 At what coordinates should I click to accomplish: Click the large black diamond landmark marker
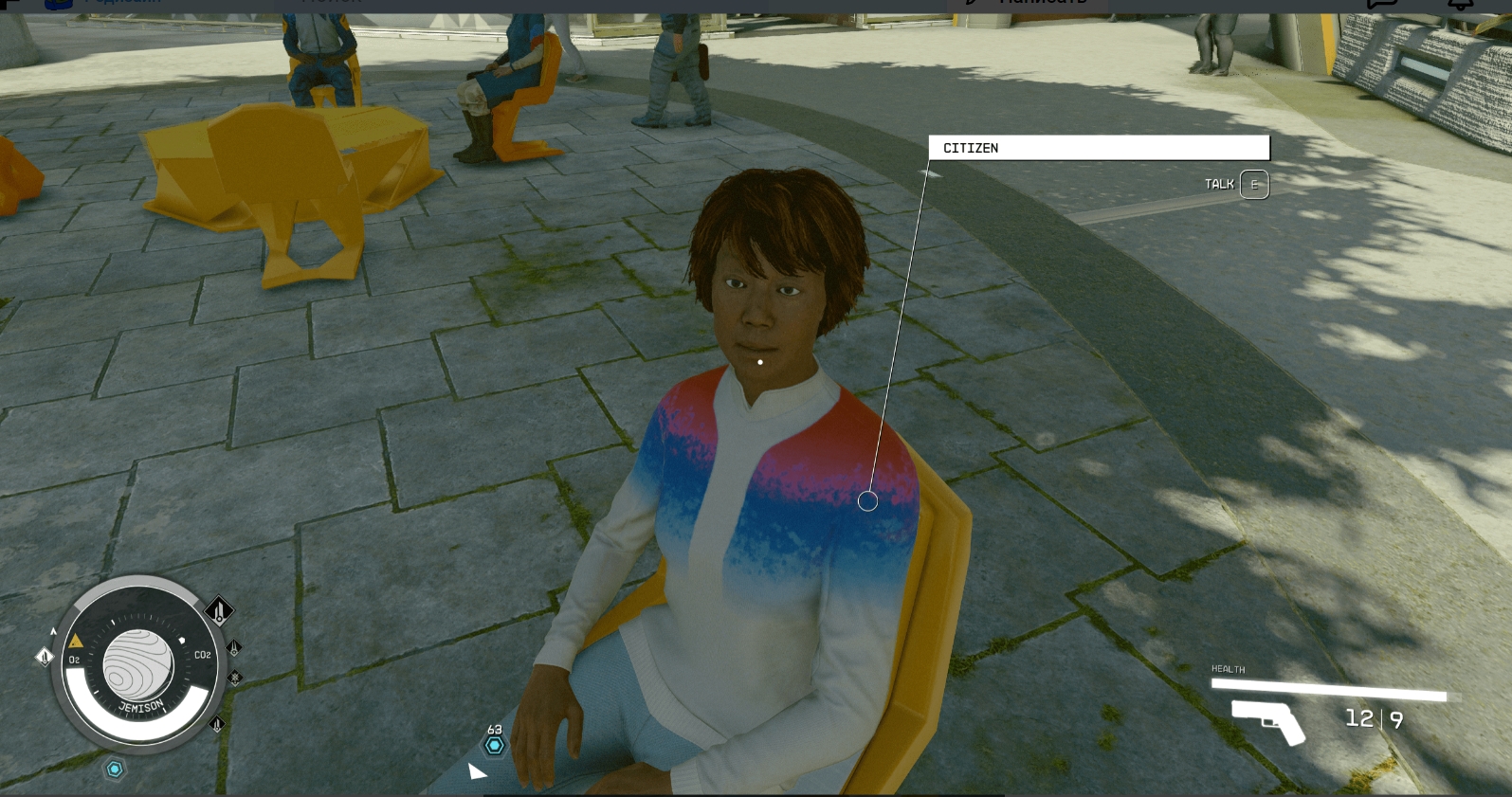(x=219, y=610)
